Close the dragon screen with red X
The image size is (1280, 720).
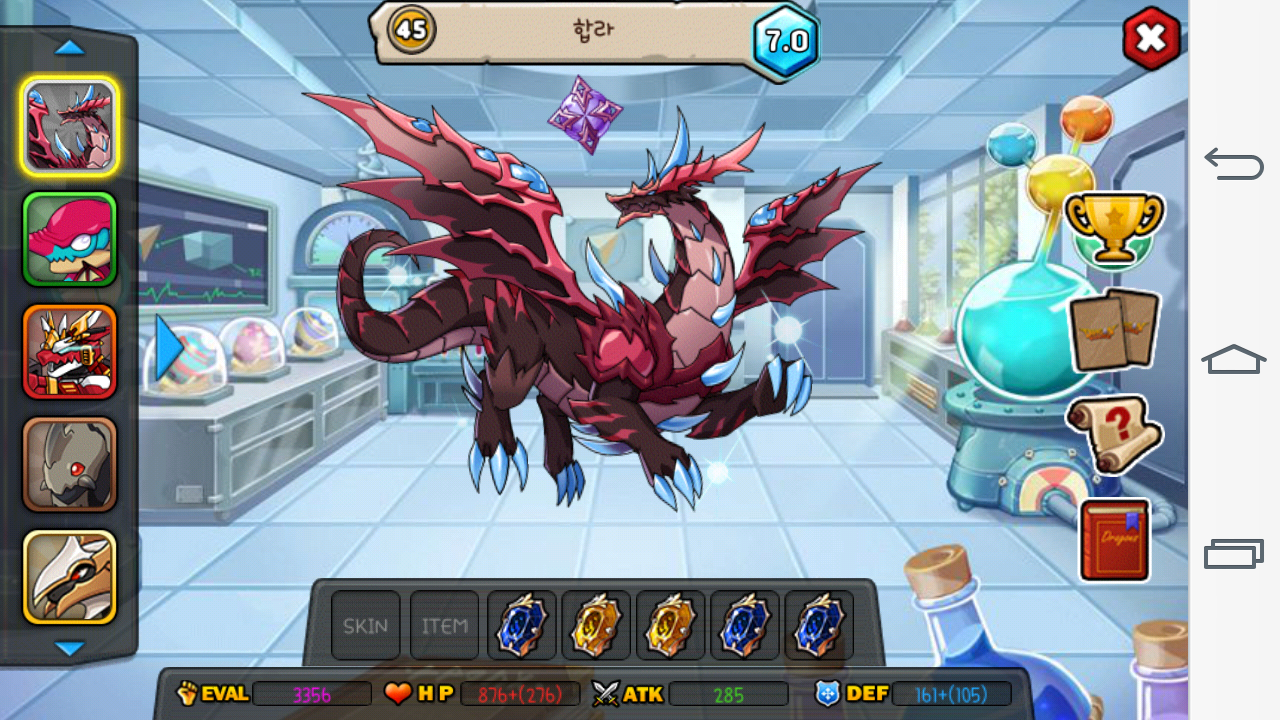coord(1151,39)
